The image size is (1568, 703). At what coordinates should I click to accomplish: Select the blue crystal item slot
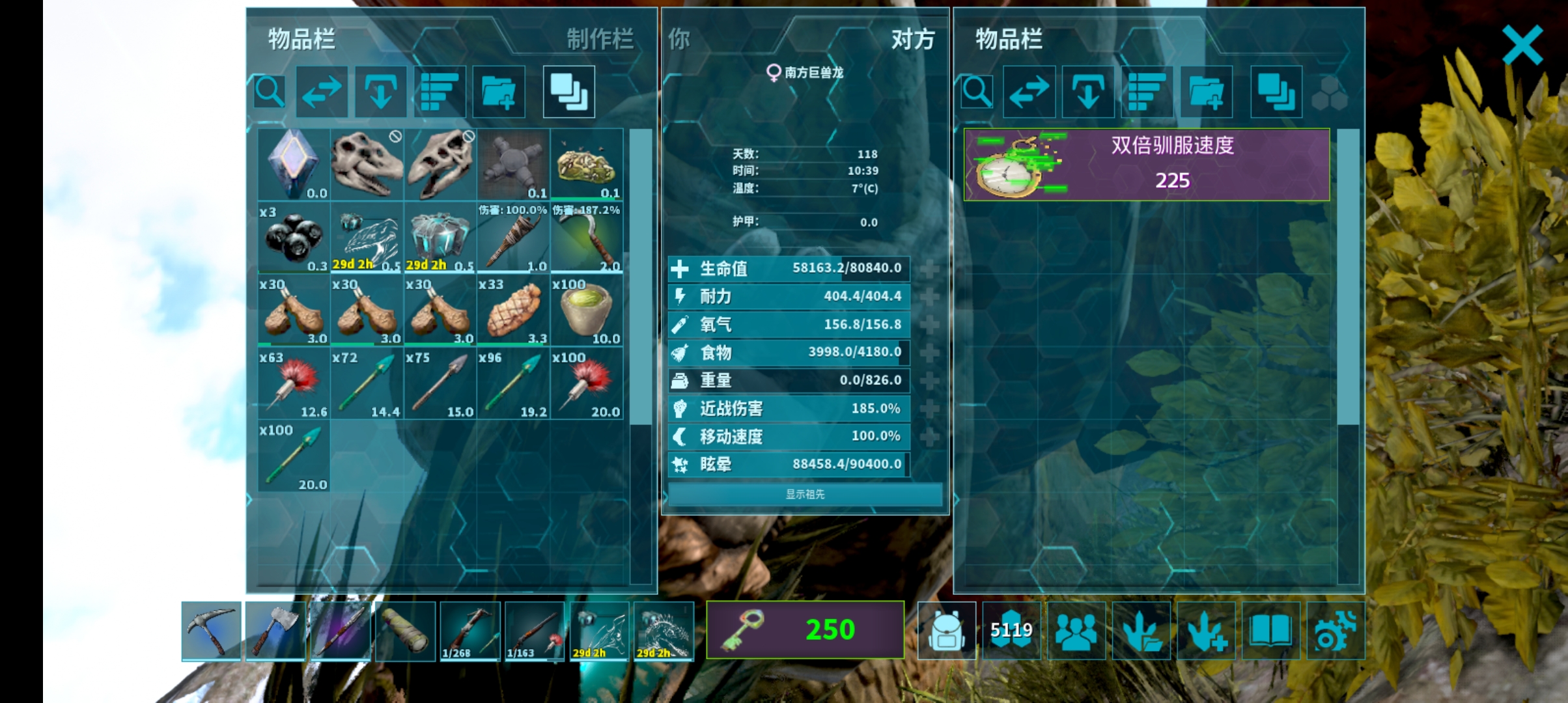294,164
